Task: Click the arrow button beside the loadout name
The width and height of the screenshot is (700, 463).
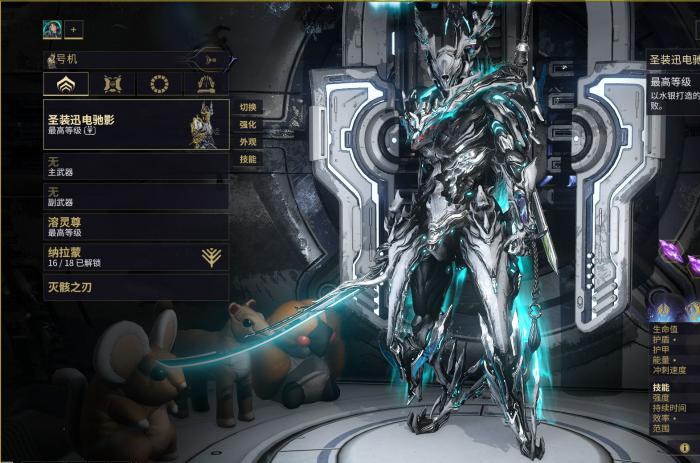Action: [x=211, y=60]
